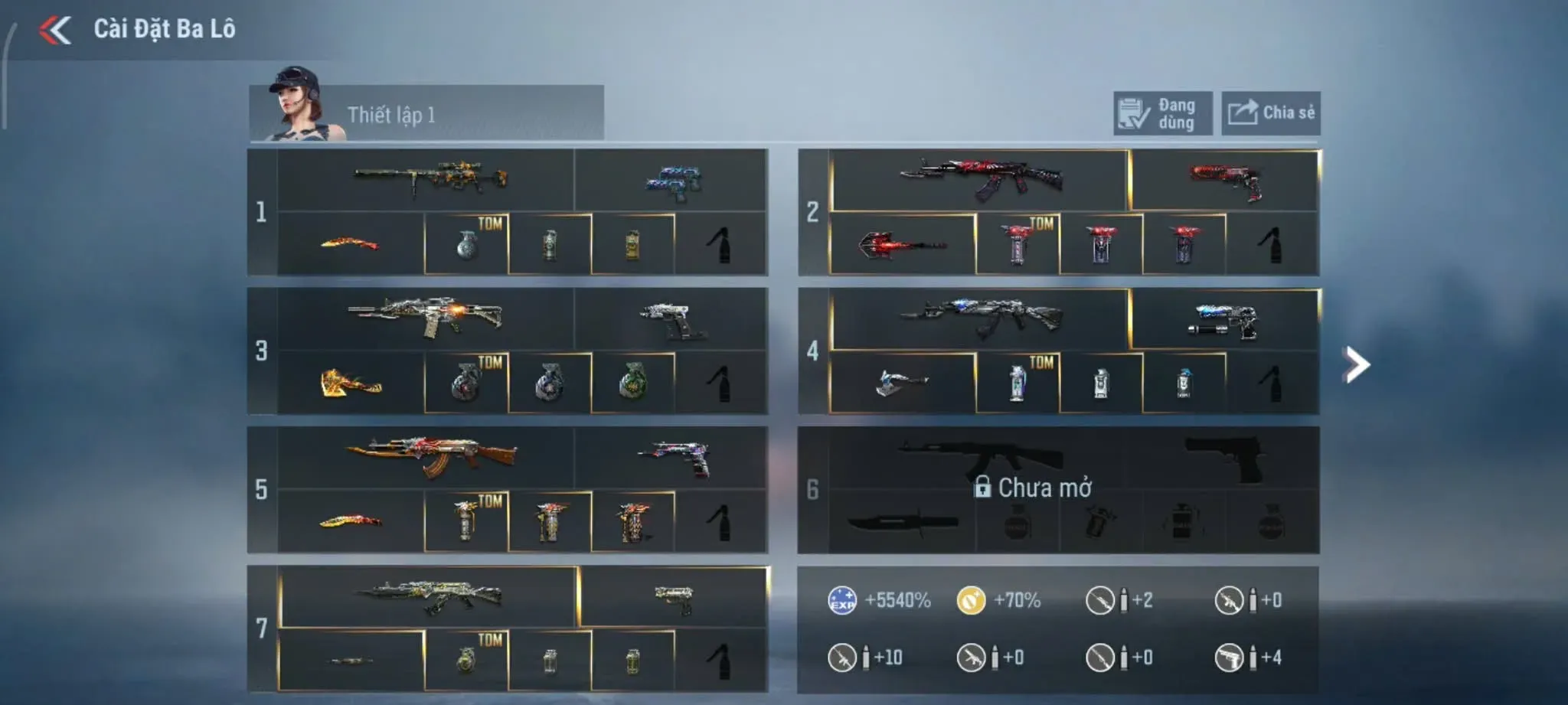Choose the blue dual pistols in backpack 1
Image resolution: width=1568 pixels, height=705 pixels.
(672, 182)
